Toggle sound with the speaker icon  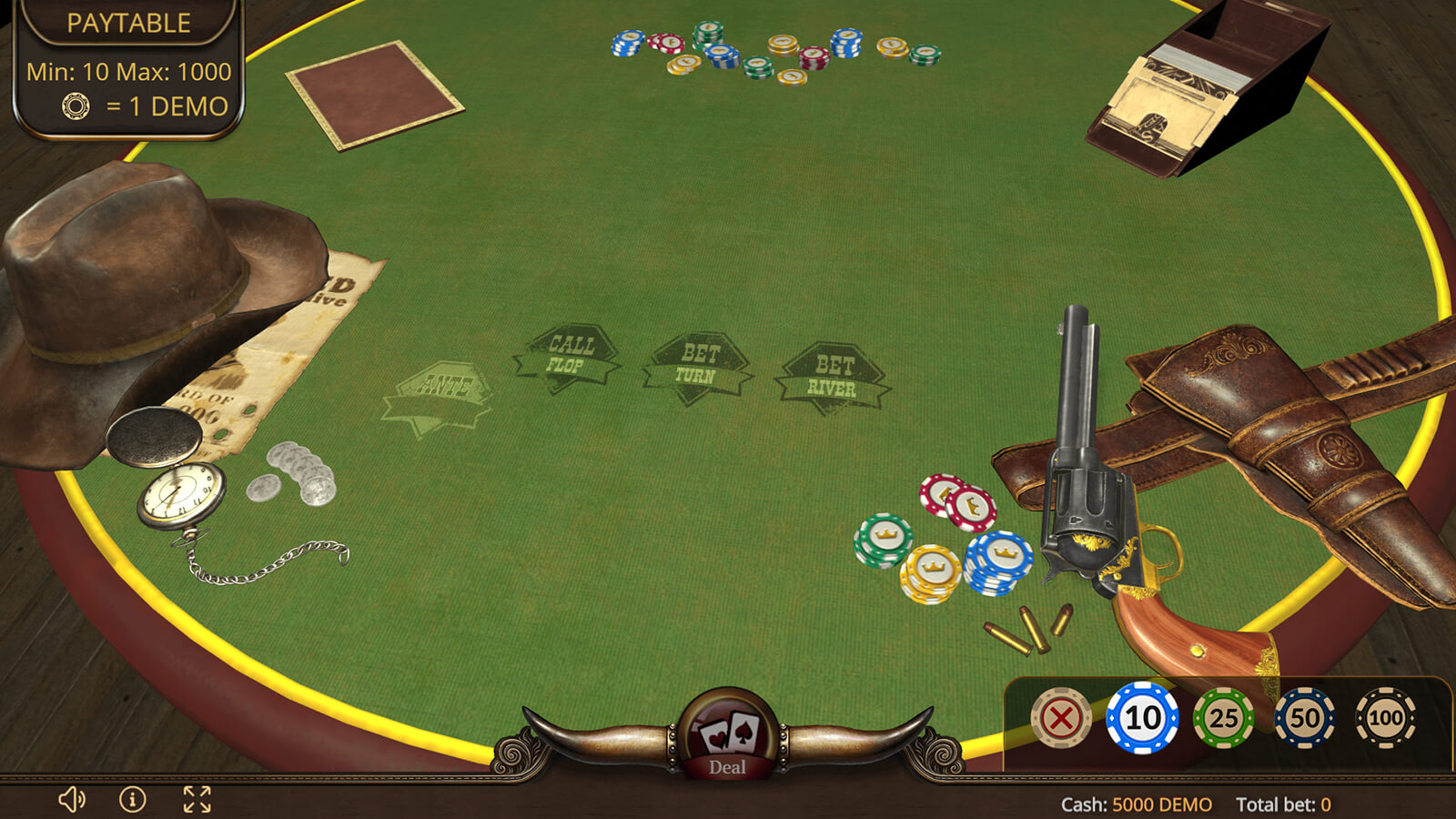[x=72, y=800]
